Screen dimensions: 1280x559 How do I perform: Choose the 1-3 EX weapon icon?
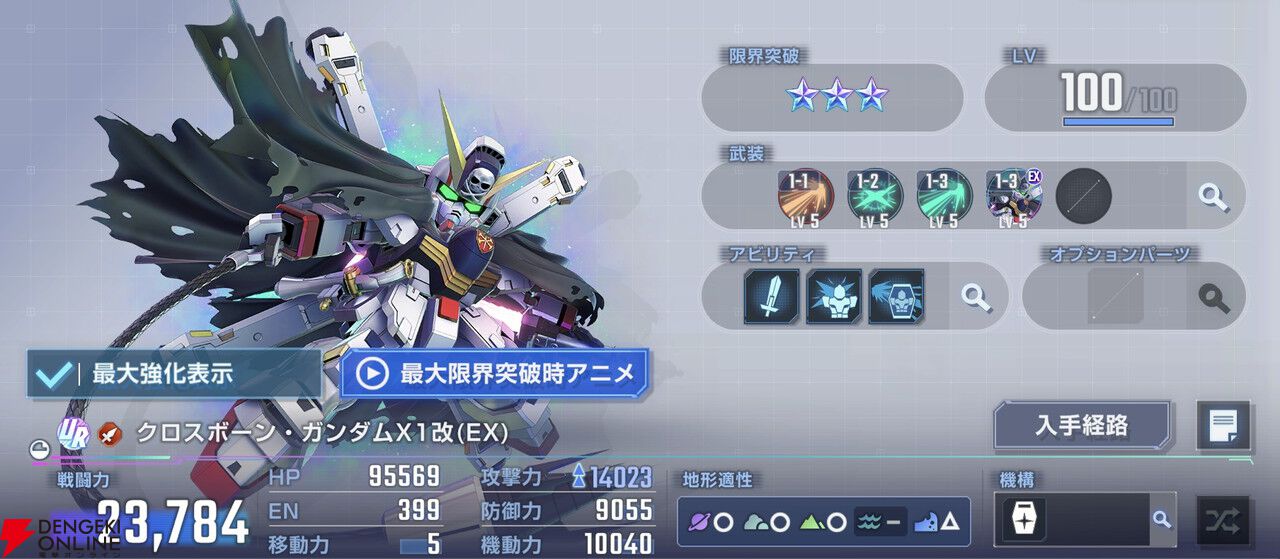[1013, 195]
